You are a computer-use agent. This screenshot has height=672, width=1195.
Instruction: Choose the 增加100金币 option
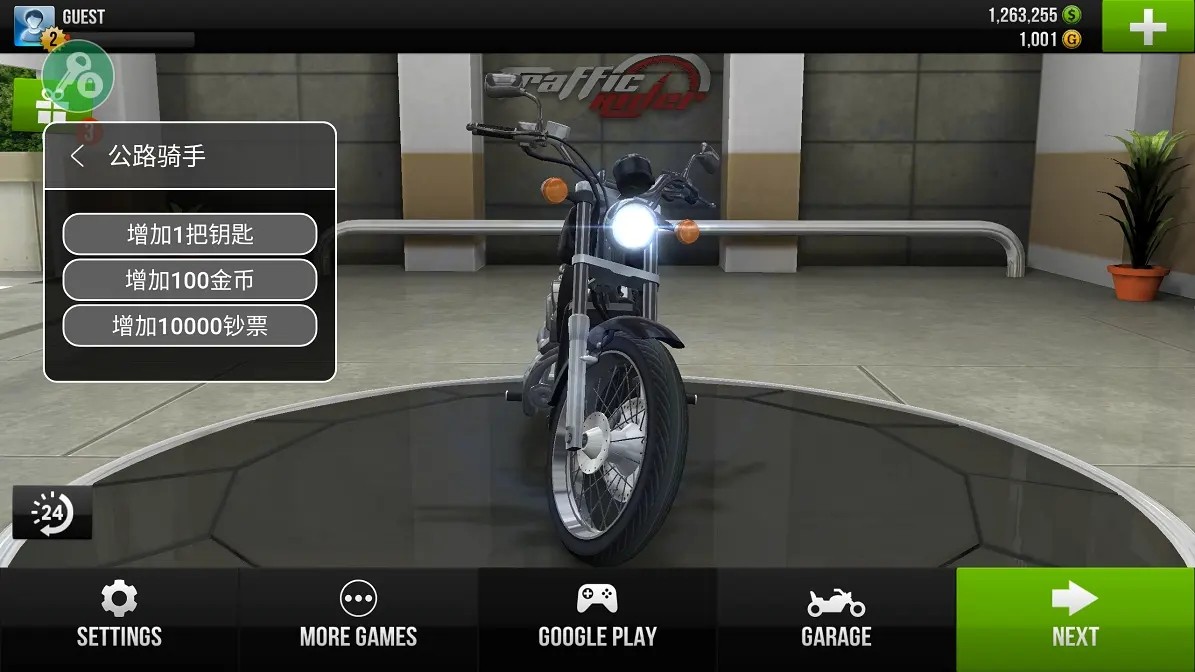pyautogui.click(x=190, y=281)
